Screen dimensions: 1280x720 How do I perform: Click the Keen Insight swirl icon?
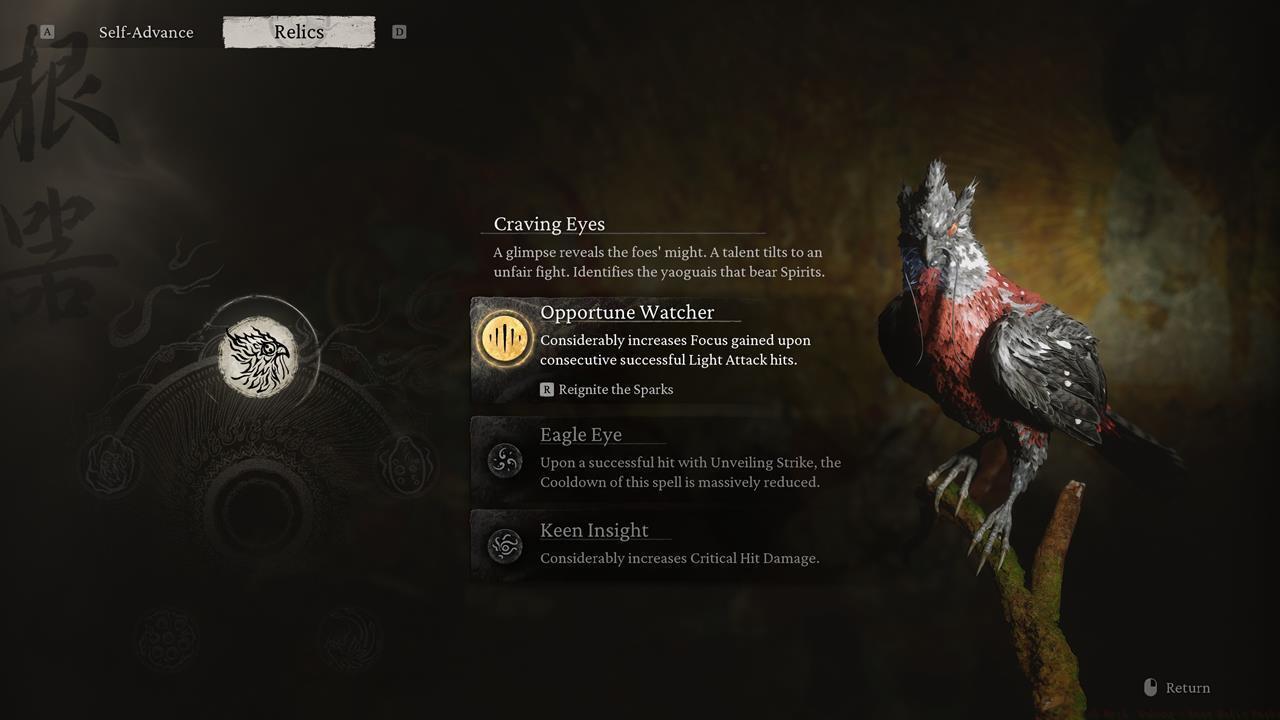pos(503,546)
